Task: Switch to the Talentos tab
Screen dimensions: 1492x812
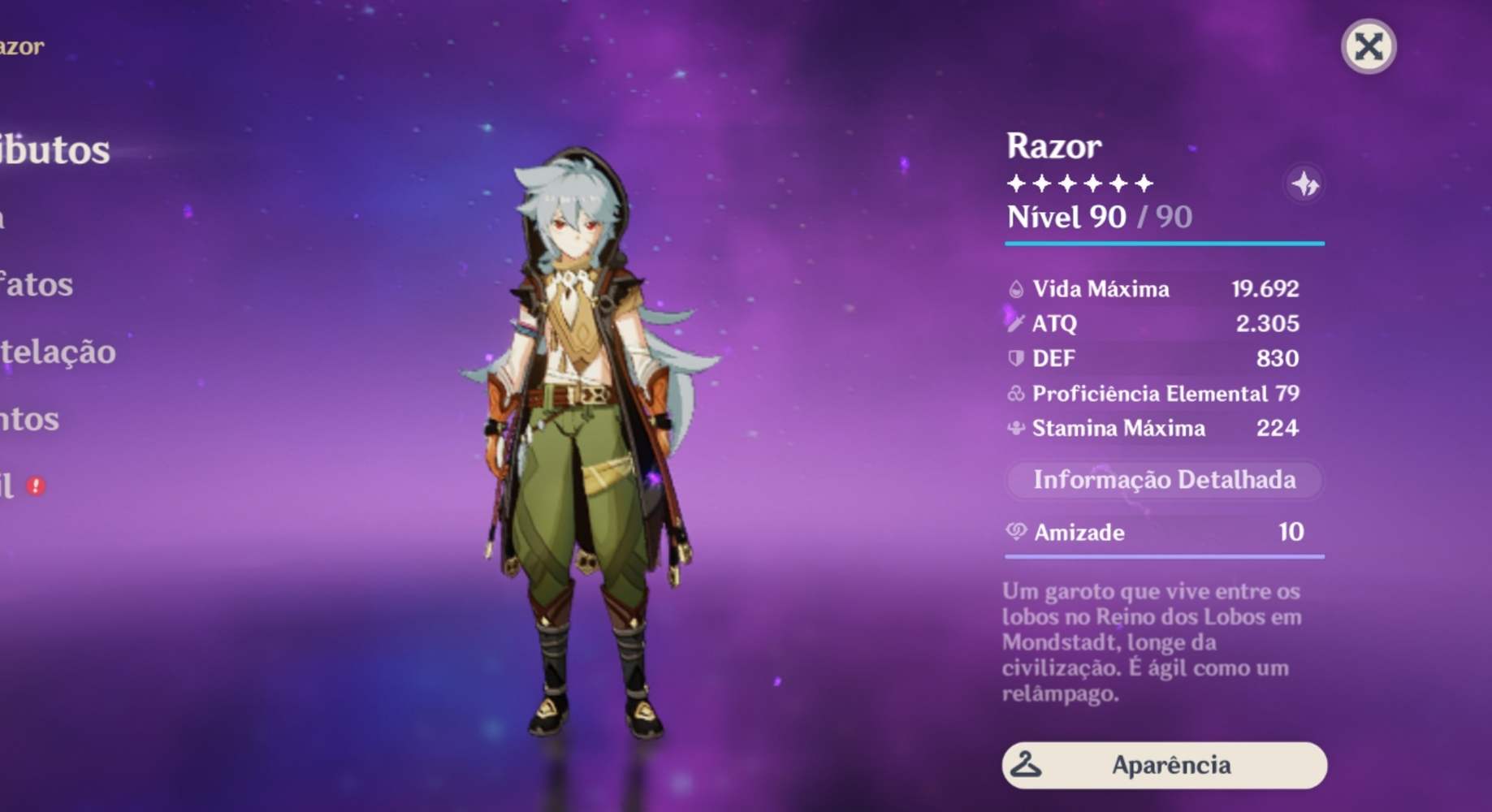Action: [29, 420]
